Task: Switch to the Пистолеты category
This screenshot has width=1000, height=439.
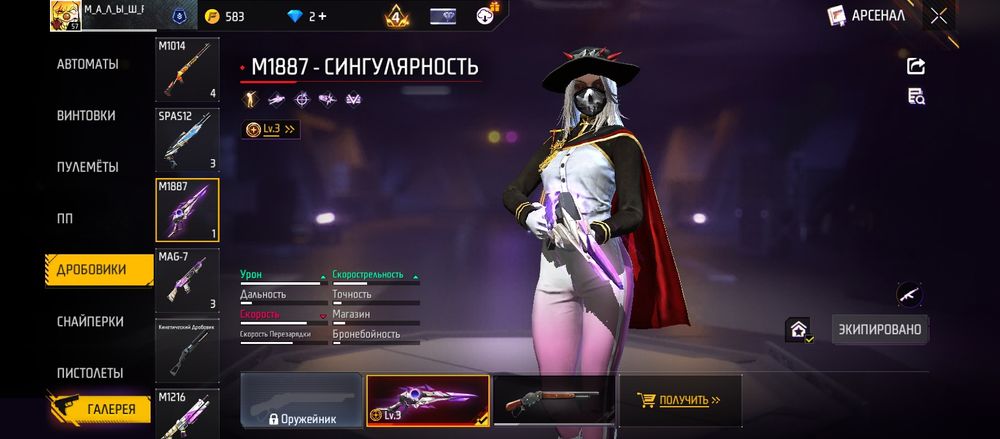Action: point(90,373)
